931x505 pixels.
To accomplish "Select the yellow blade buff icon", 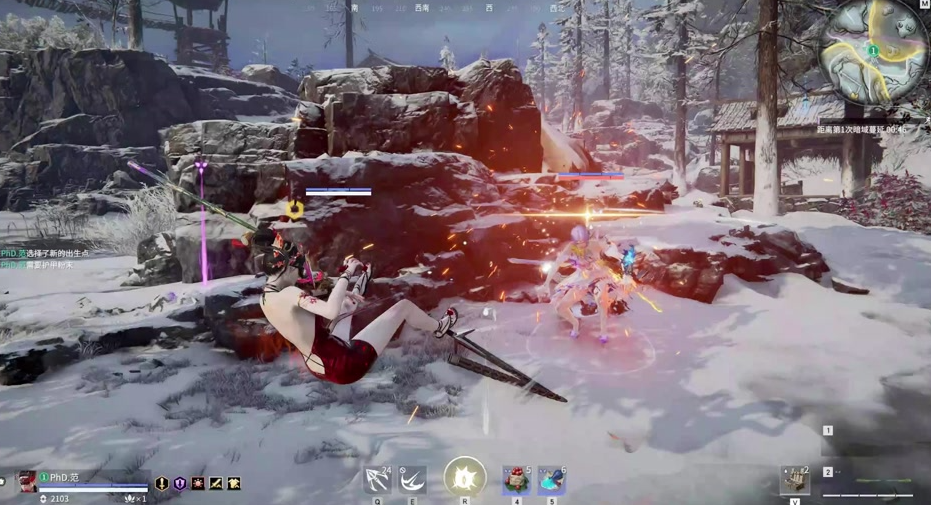I will click(x=216, y=484).
